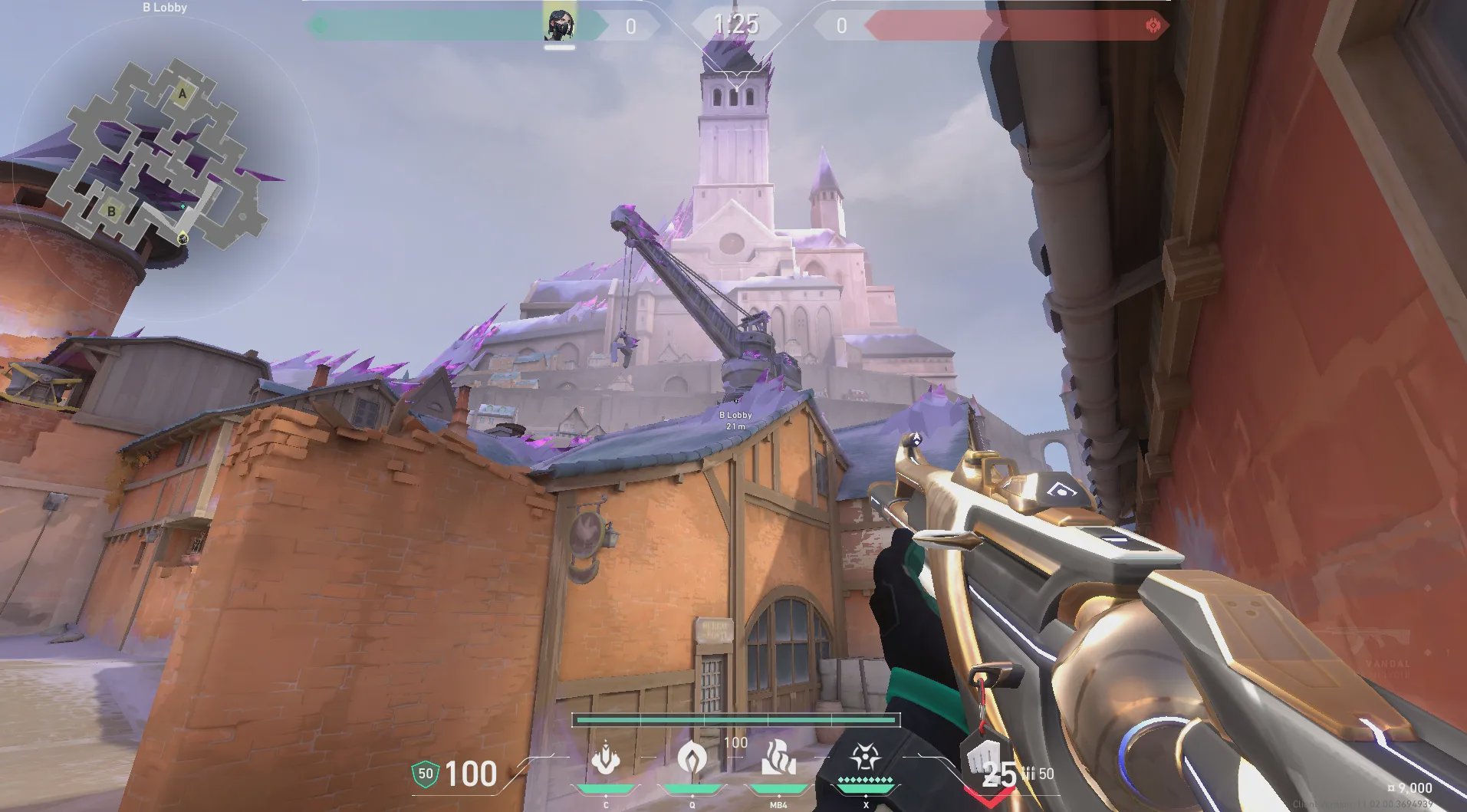Click the minimap in the corner
Screen dimensions: 1467x812
tap(163, 165)
